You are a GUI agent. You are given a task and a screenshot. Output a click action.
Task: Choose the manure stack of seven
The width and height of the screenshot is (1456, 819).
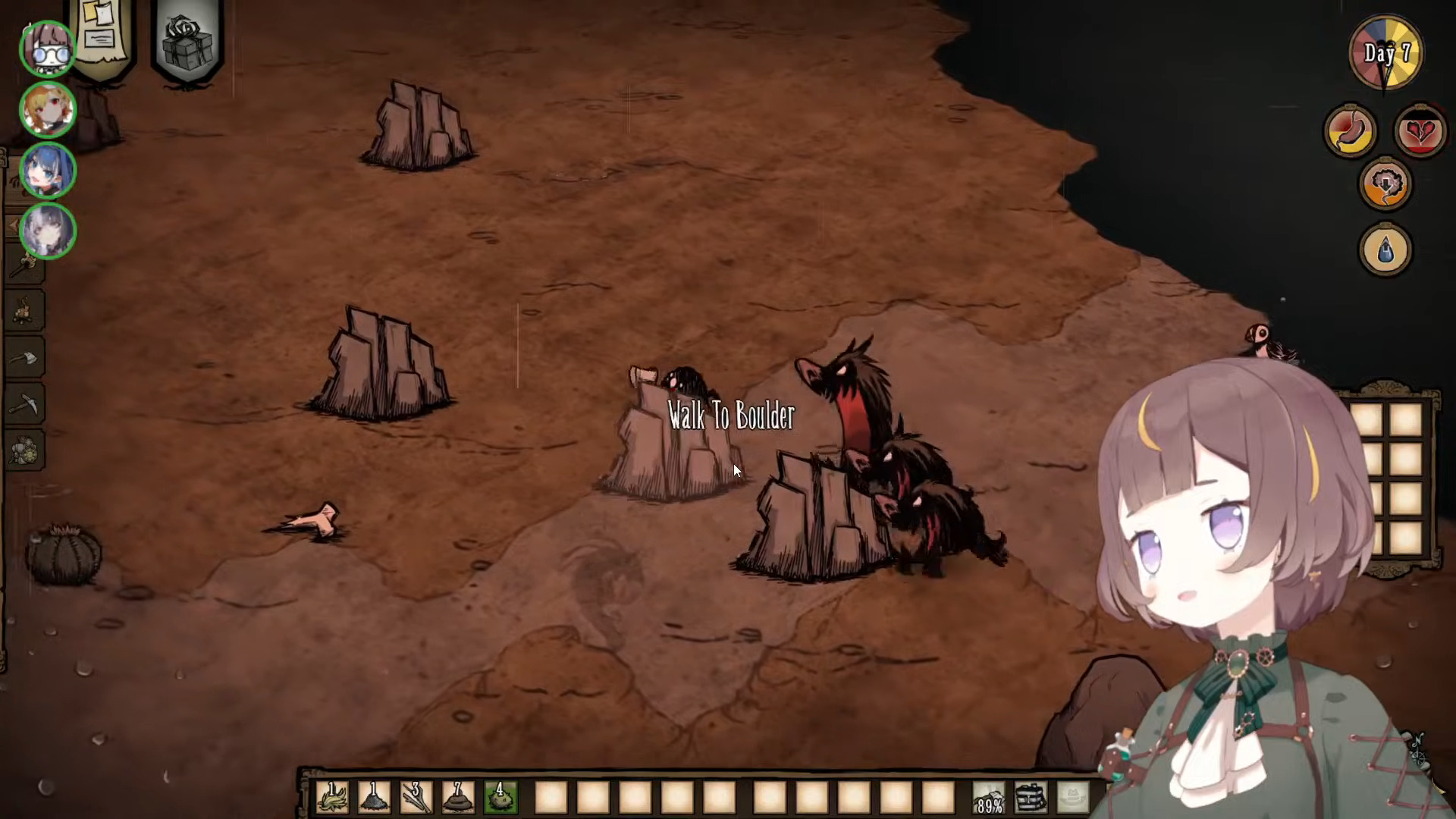458,798
